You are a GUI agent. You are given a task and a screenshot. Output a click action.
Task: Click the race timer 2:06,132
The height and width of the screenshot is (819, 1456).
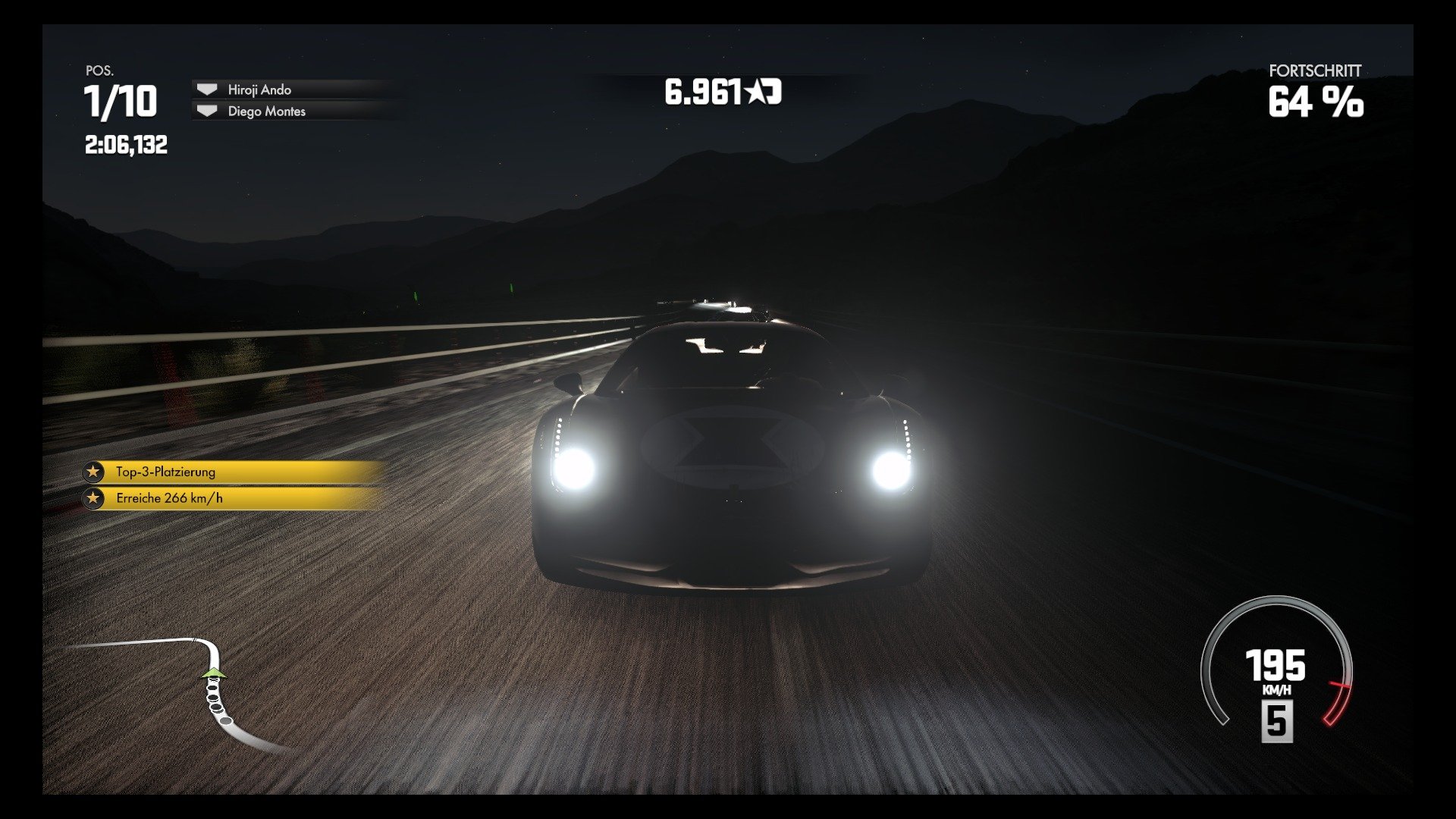[x=125, y=143]
